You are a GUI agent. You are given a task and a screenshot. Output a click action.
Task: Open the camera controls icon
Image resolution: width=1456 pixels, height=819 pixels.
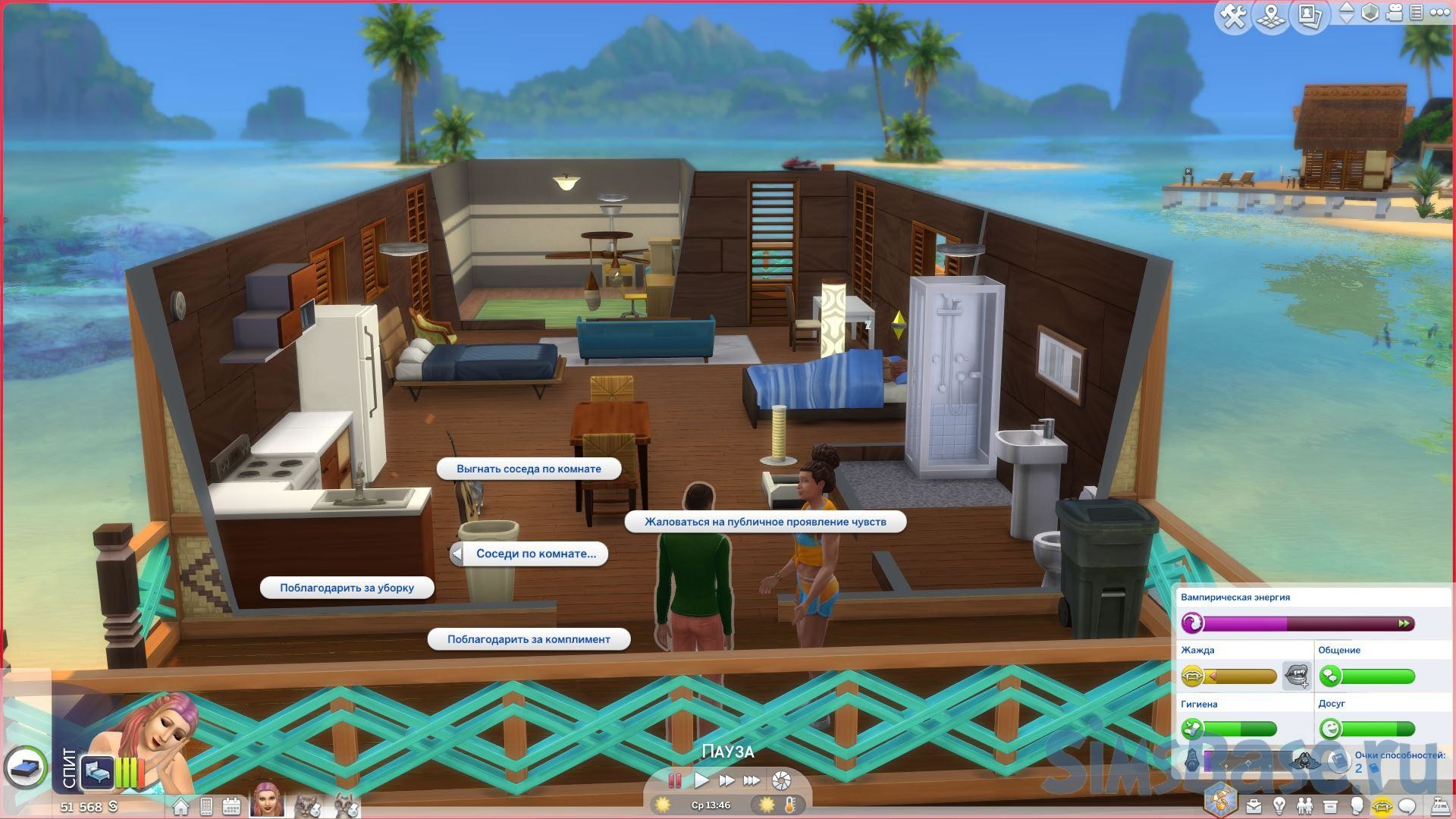(x=1394, y=13)
